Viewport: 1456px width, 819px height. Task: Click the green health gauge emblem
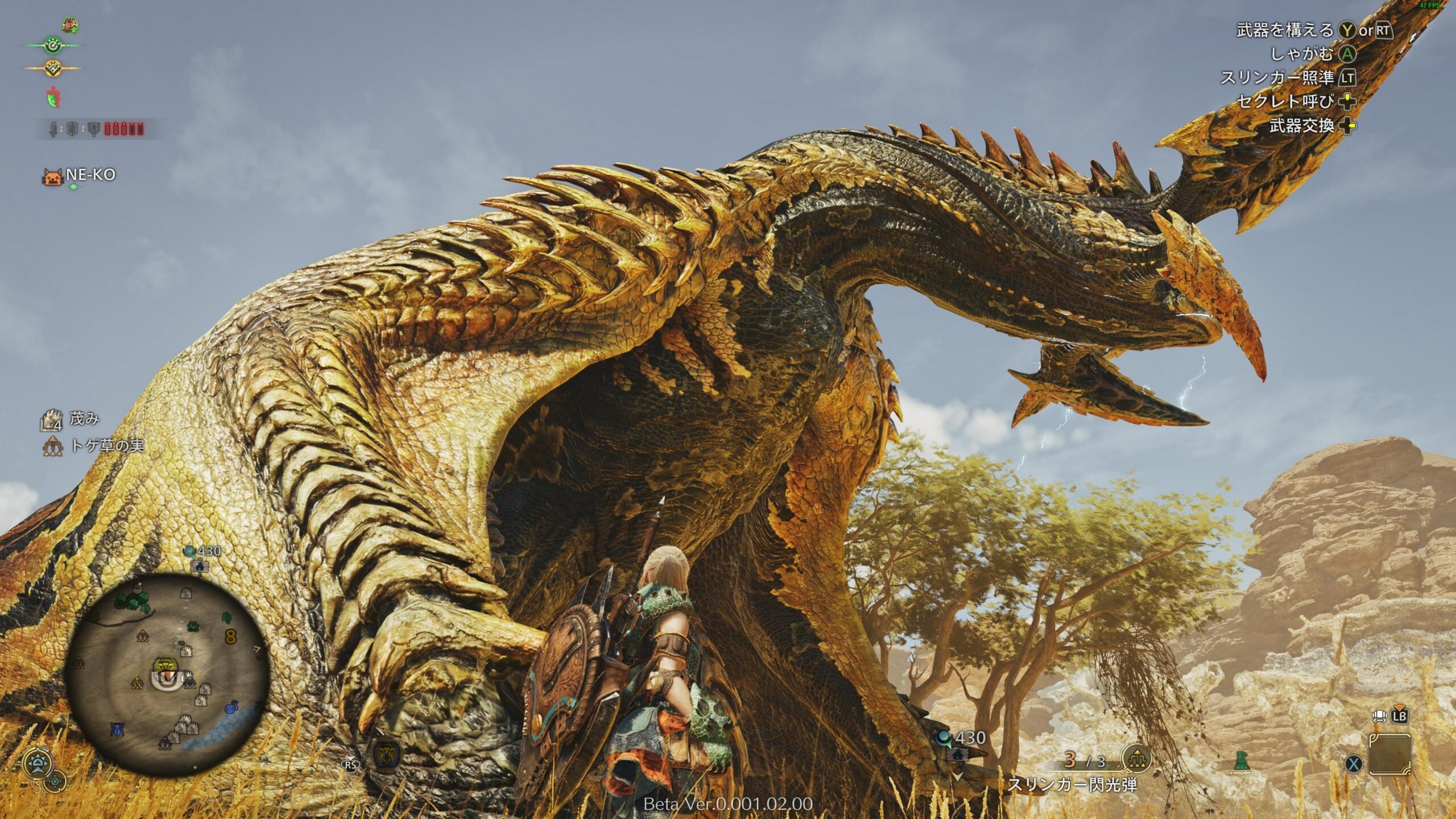tap(52, 45)
